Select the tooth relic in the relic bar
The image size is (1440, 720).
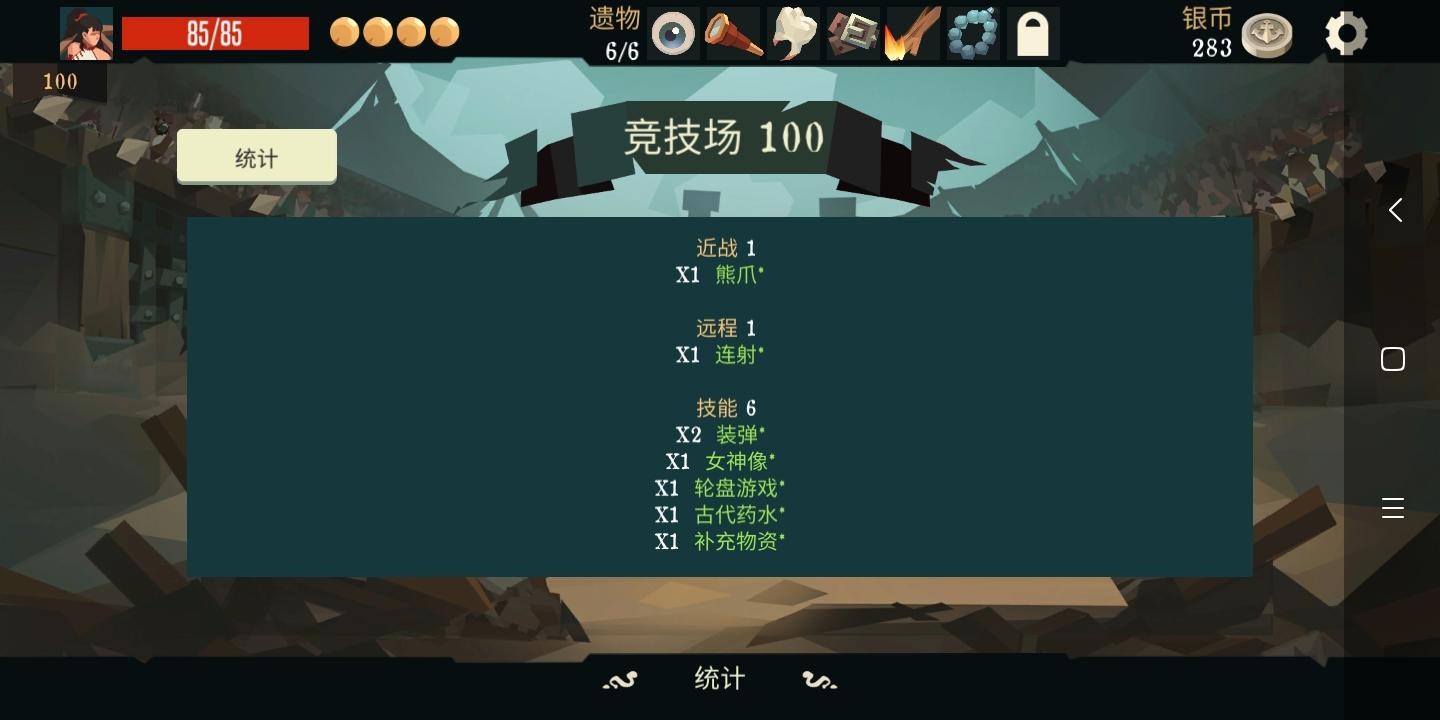pos(792,33)
